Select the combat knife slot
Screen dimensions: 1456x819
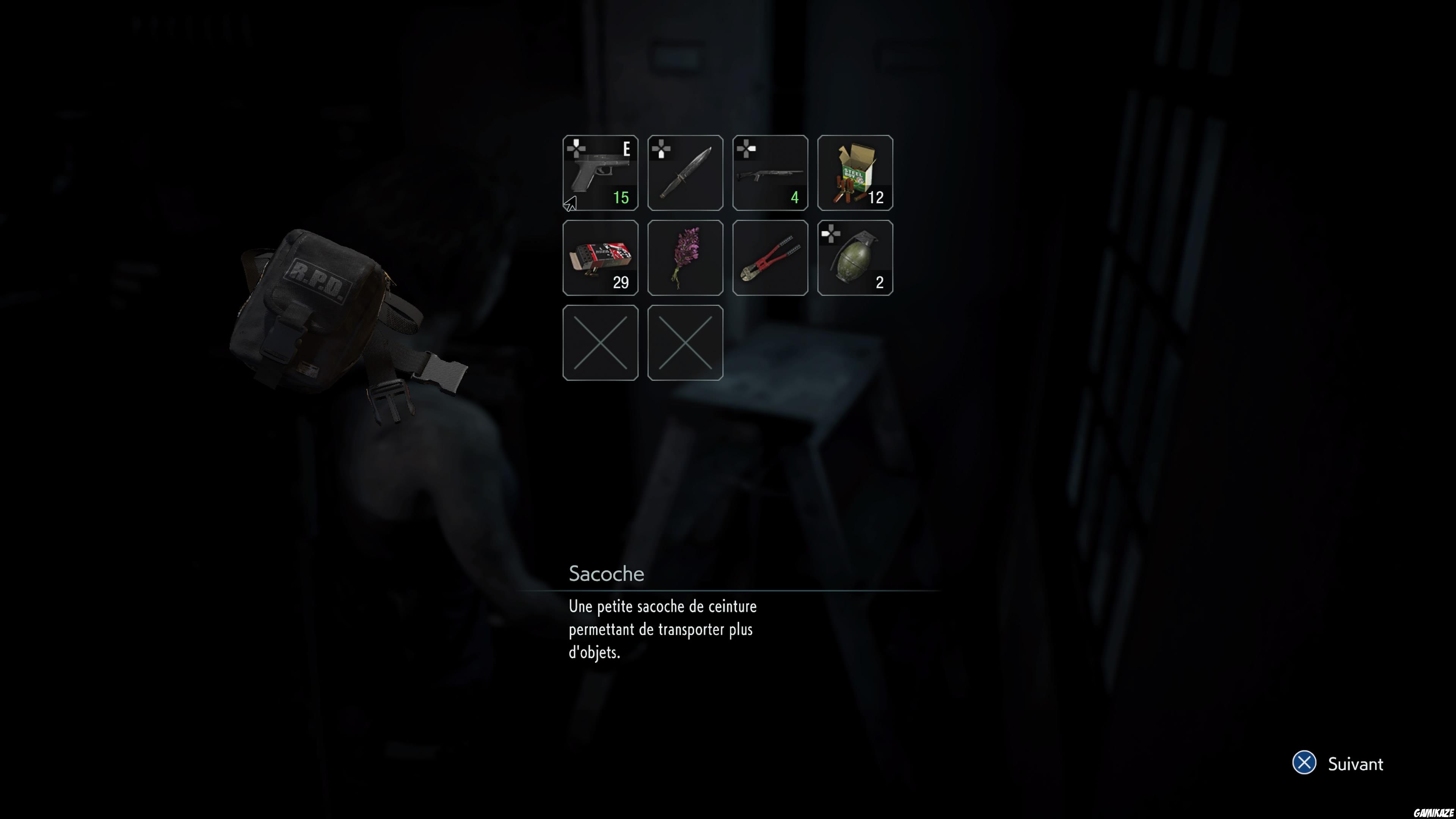(685, 173)
